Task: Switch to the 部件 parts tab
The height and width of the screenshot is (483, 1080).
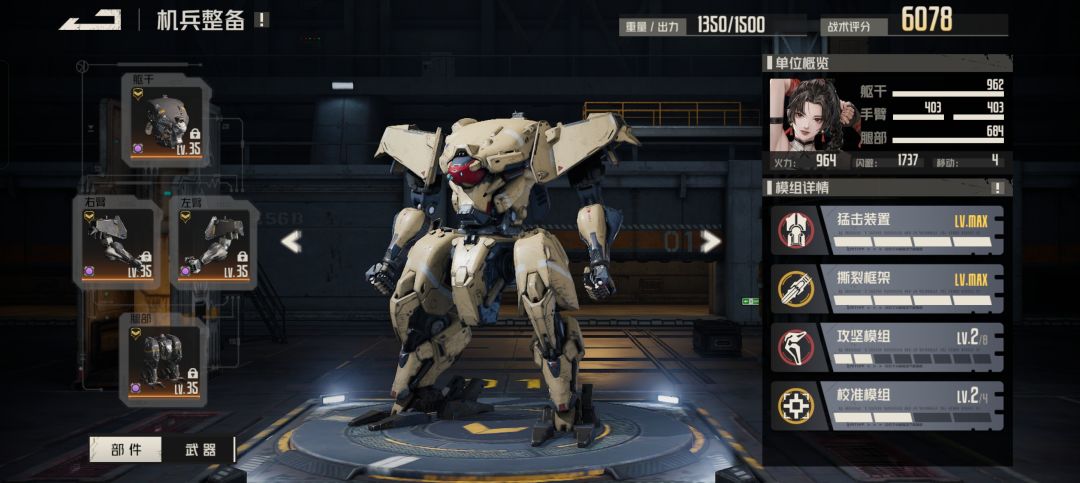Action: click(125, 450)
